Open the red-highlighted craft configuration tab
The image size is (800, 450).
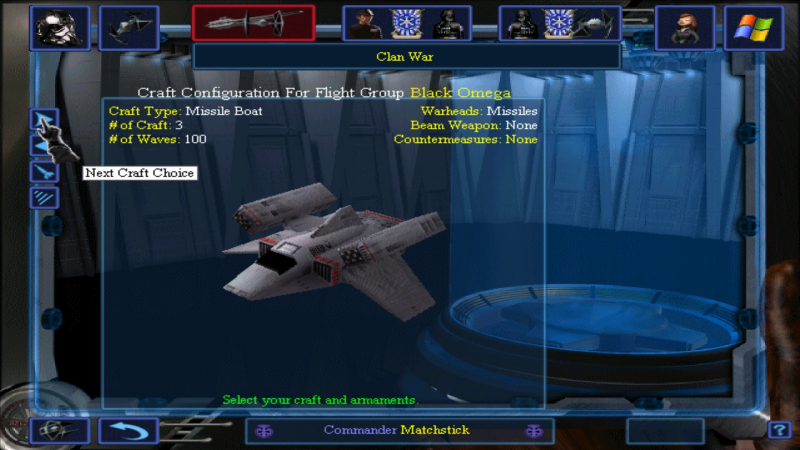[253, 24]
